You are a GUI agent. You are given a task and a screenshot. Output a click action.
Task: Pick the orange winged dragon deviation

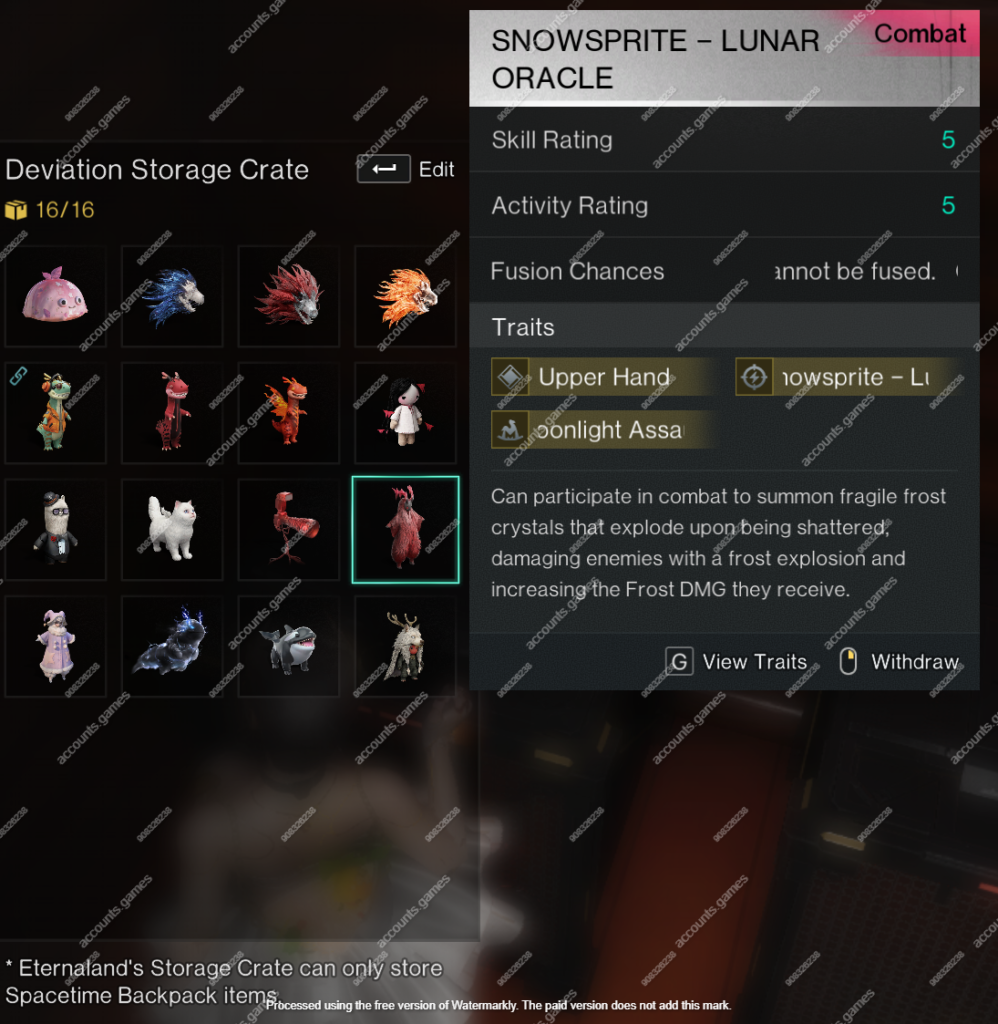click(288, 413)
